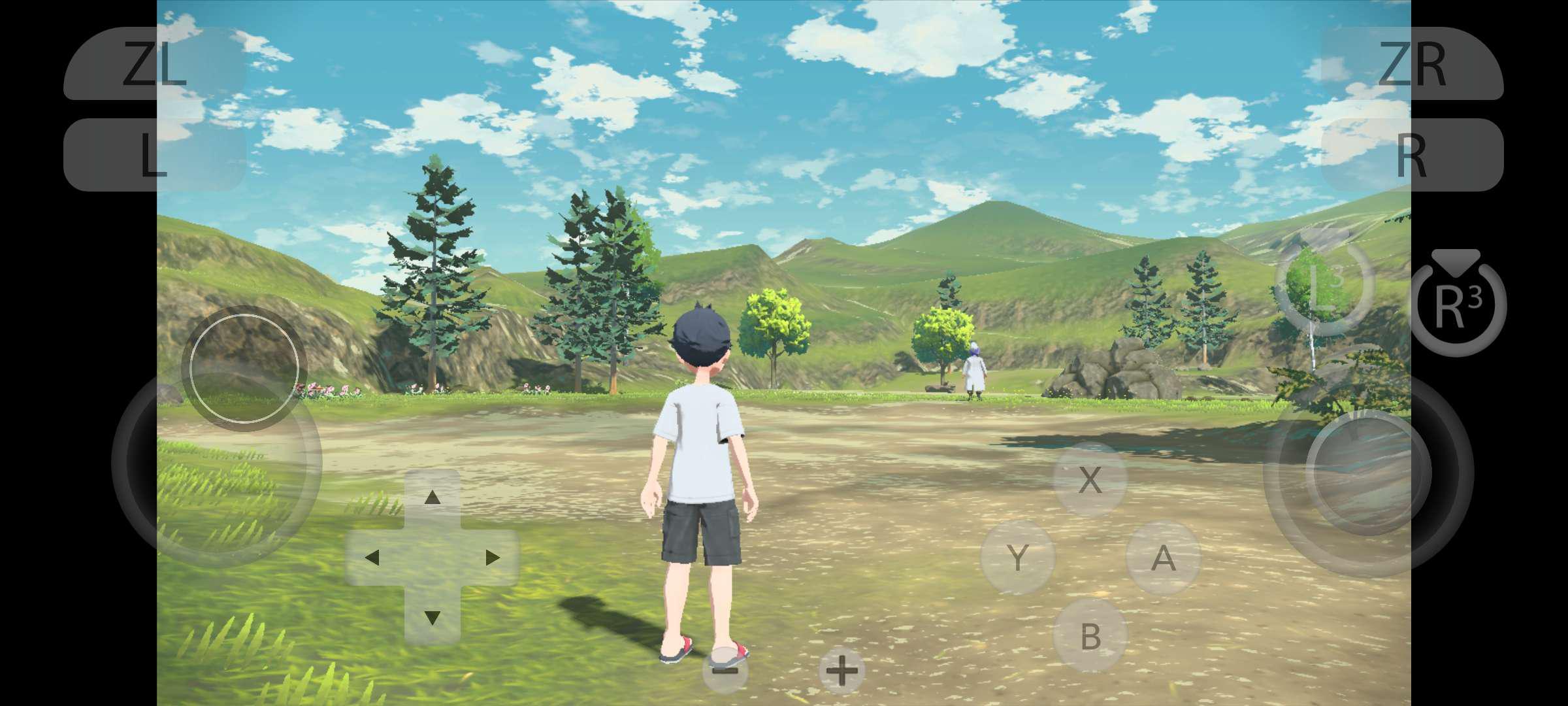Click the D-pad down arrow
Image resolution: width=1568 pixels, height=706 pixels.
pos(432,616)
